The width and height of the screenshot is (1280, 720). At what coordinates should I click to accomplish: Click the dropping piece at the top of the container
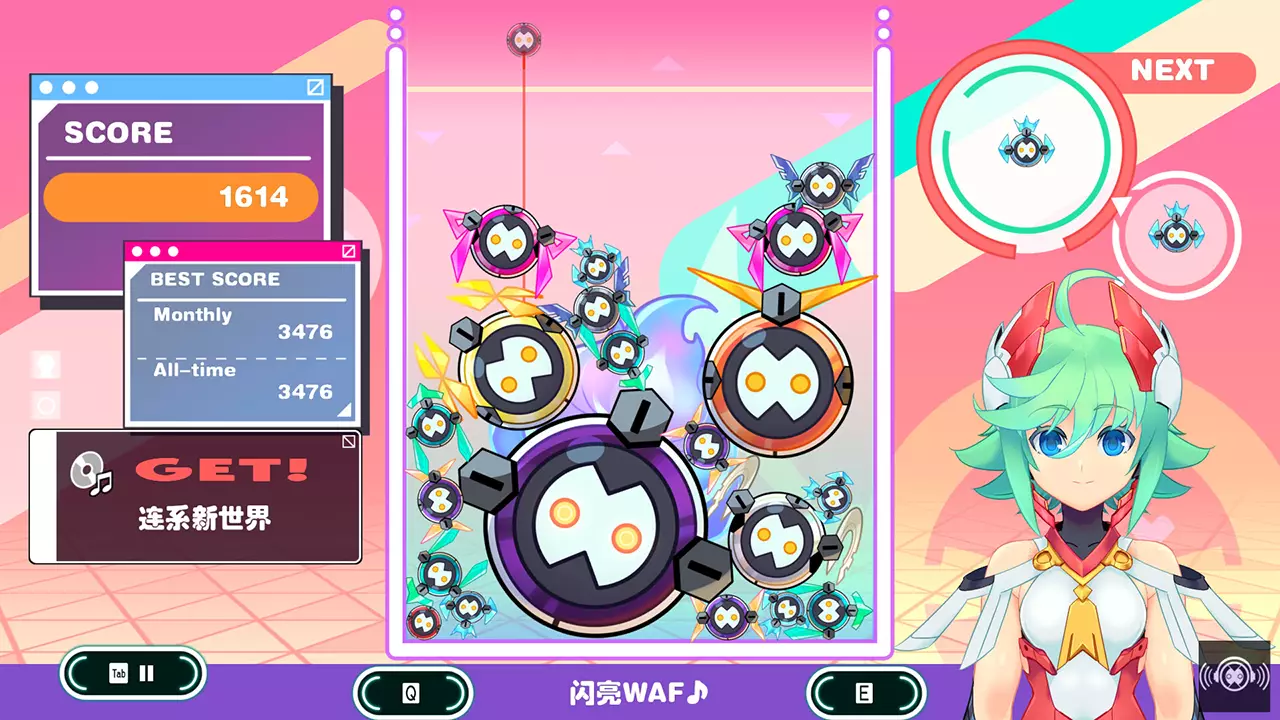point(524,38)
